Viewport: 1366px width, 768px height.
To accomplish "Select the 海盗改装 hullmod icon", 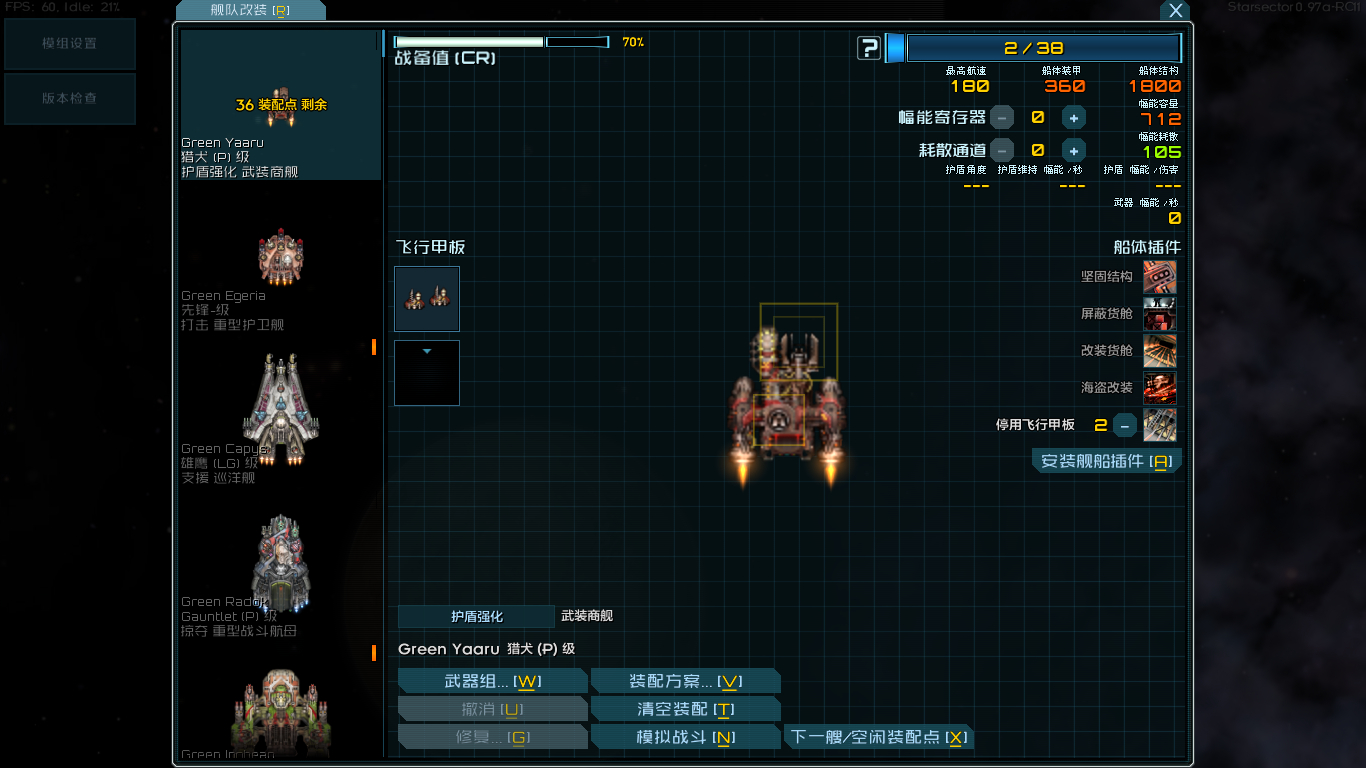I will (x=1160, y=387).
